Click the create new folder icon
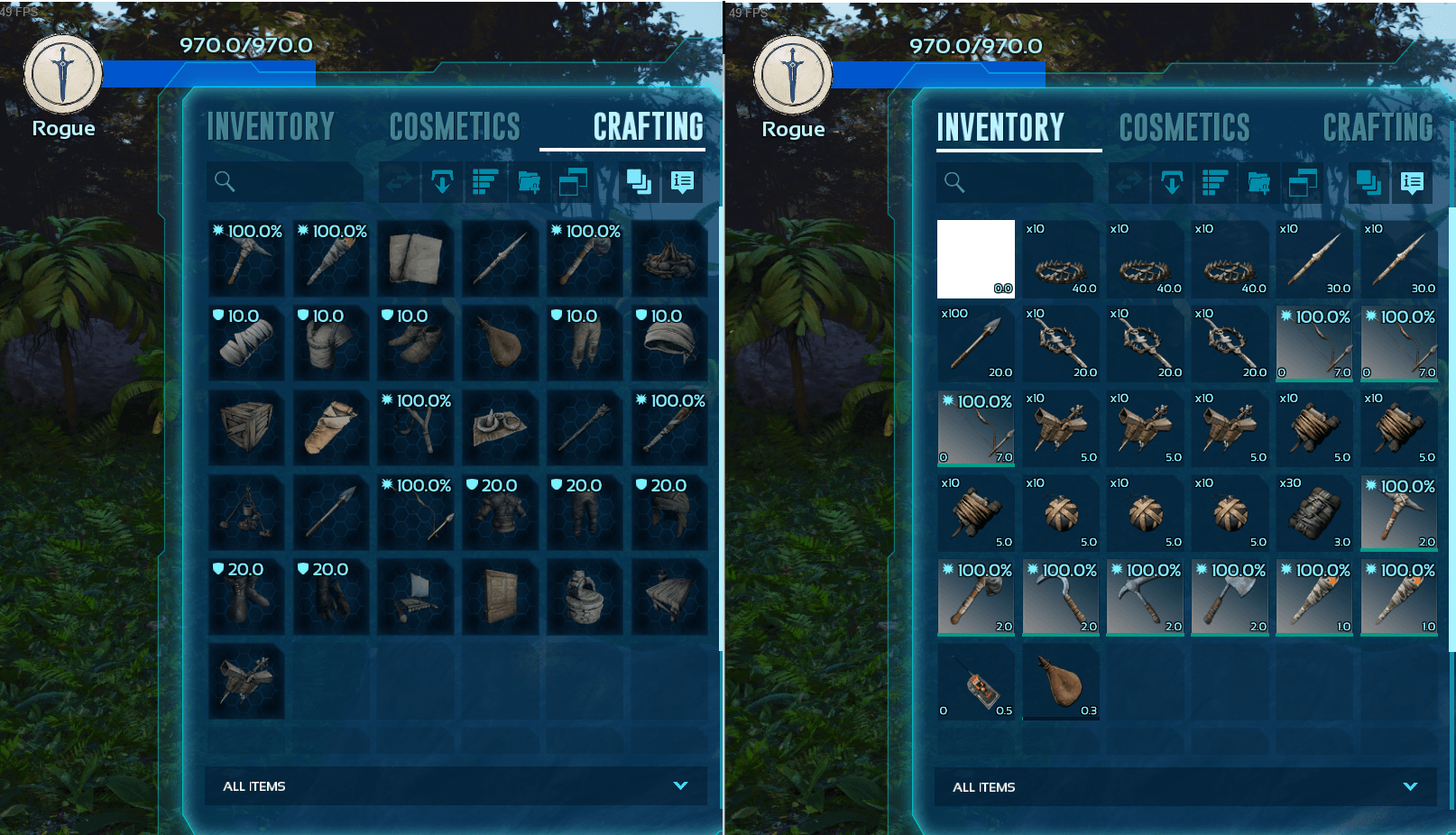The width and height of the screenshot is (1456, 835). 530,182
